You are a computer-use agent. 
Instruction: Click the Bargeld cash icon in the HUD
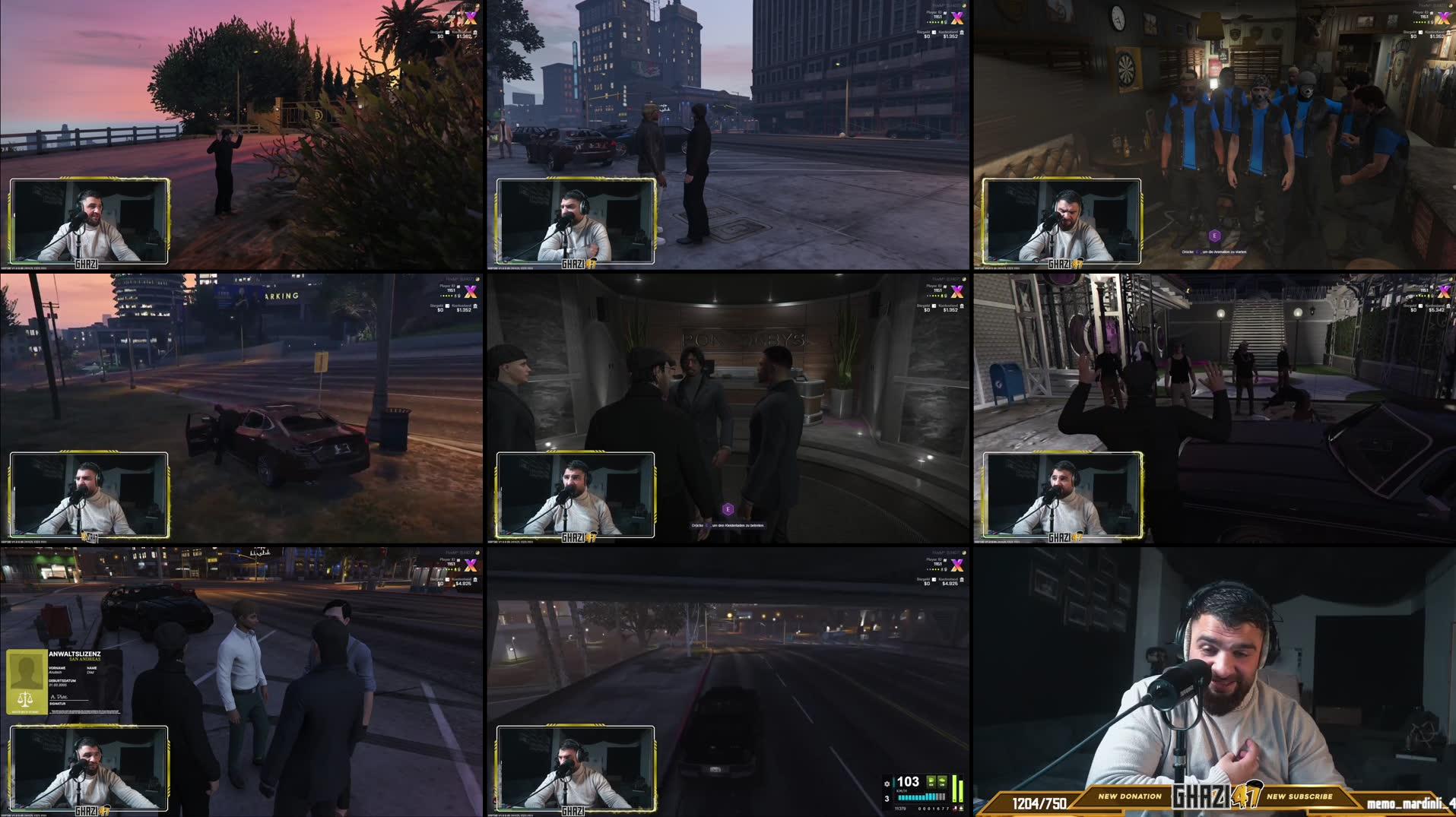pos(934,33)
